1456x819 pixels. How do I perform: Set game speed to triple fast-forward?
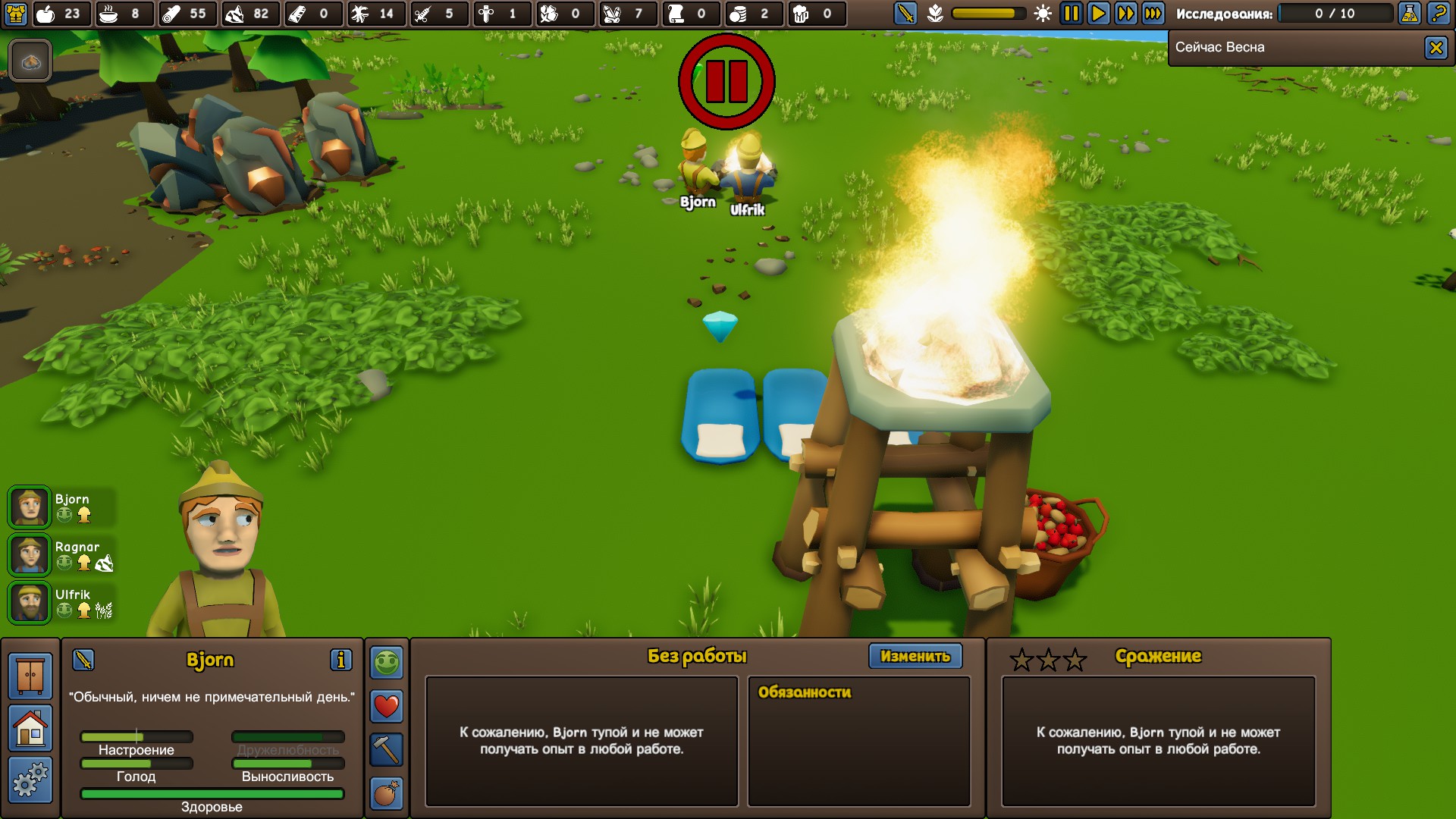pos(1153,14)
